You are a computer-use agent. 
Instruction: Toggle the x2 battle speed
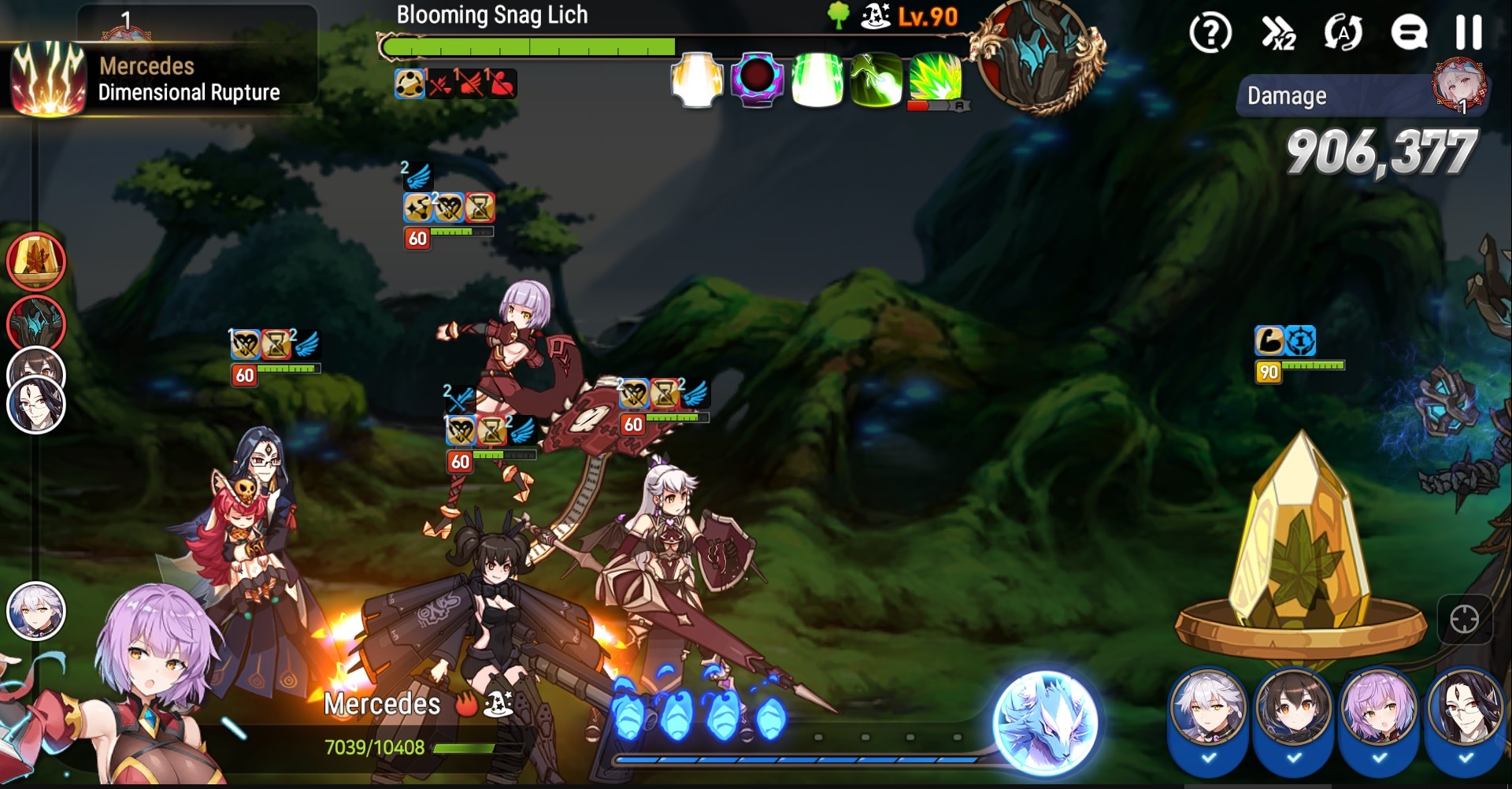(x=1279, y=33)
